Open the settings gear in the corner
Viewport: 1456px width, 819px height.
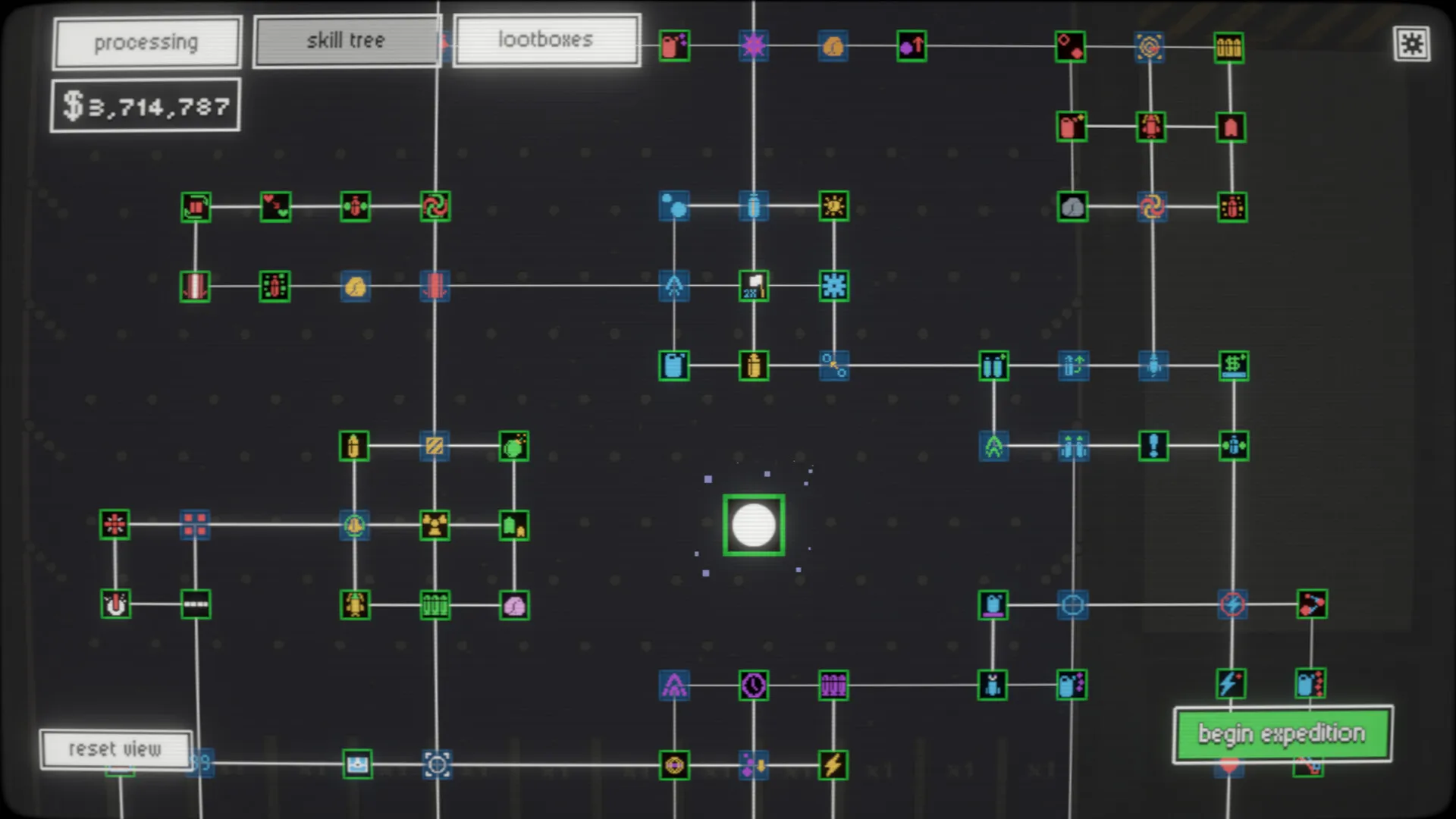(1412, 45)
